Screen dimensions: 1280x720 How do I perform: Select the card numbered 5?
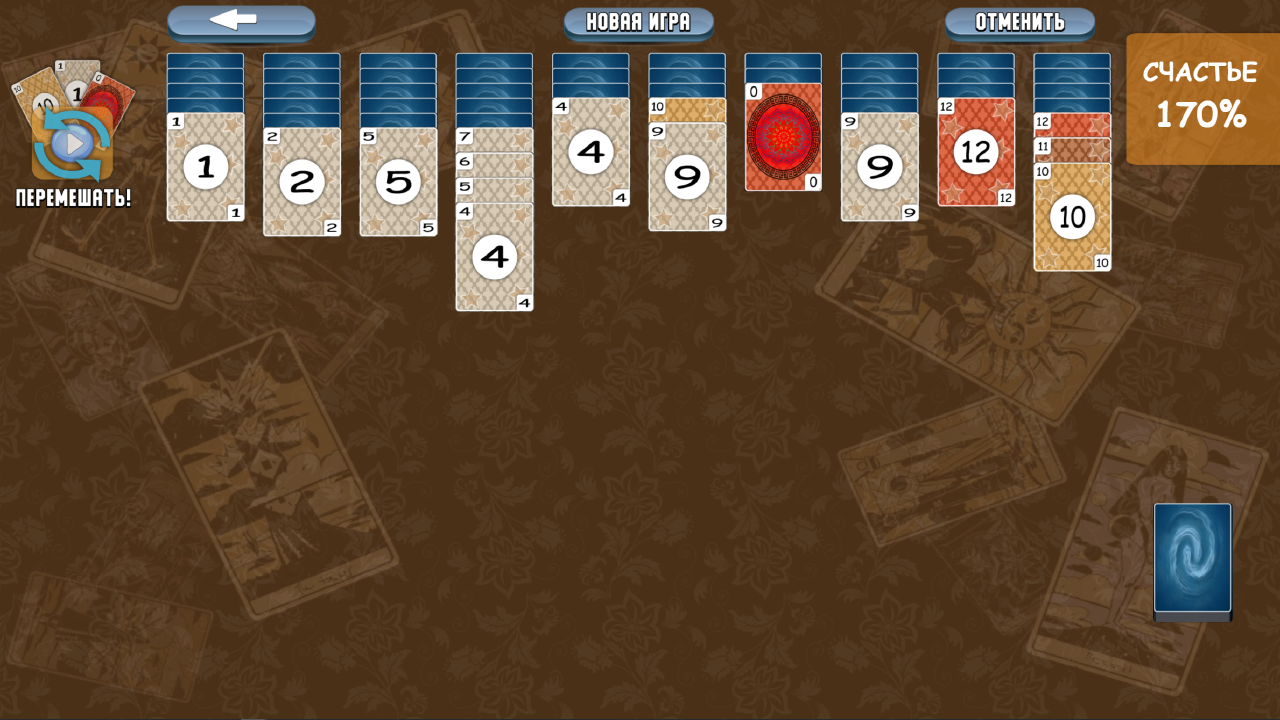coord(398,183)
